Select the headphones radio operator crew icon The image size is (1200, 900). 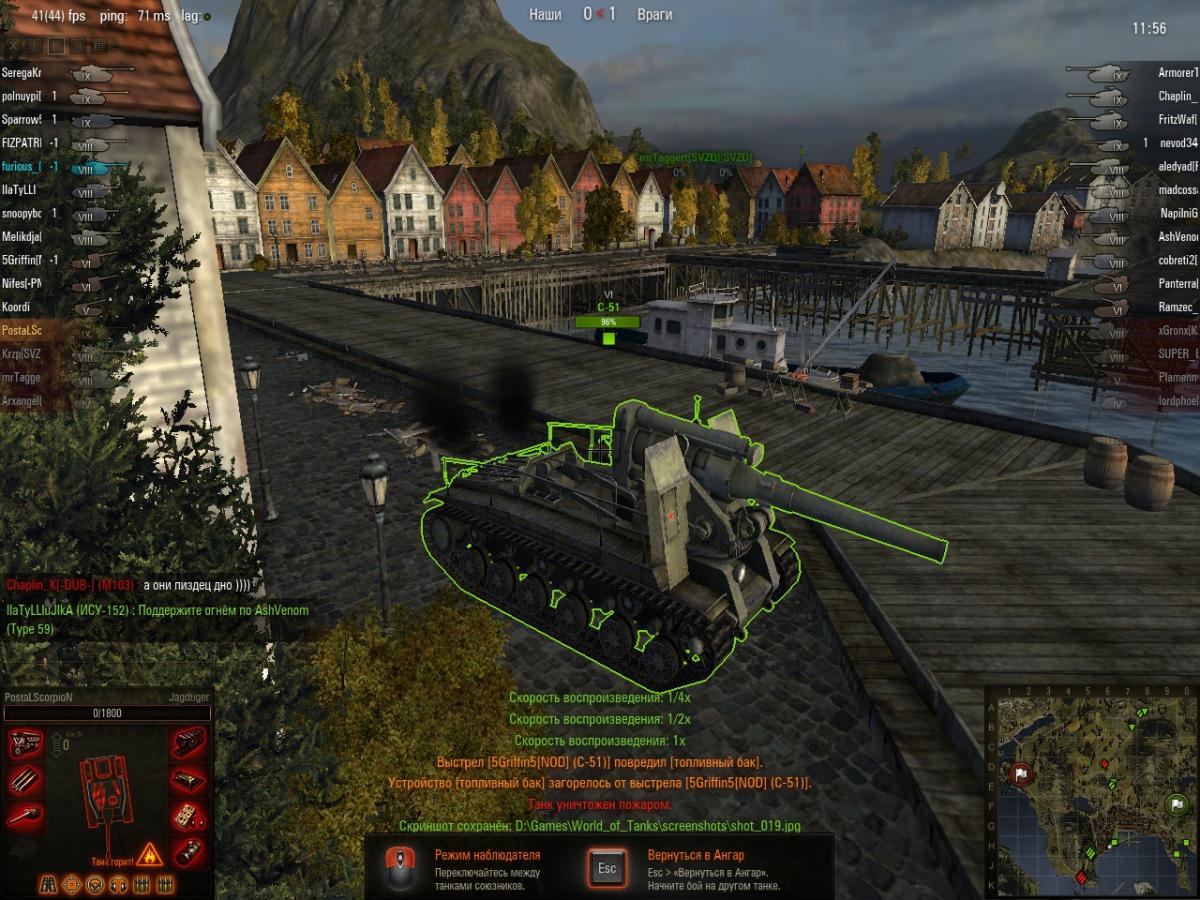pyautogui.click(x=118, y=885)
